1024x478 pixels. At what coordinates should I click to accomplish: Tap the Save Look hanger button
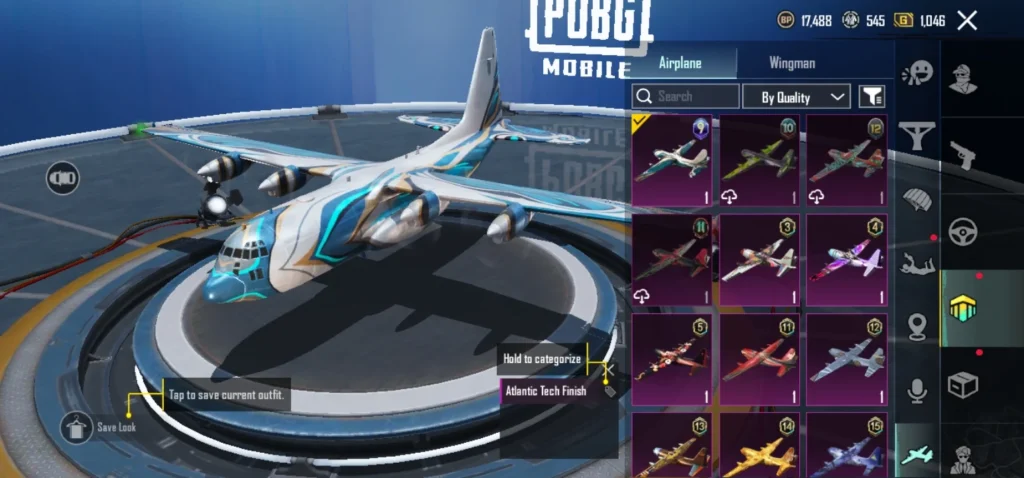[76, 428]
